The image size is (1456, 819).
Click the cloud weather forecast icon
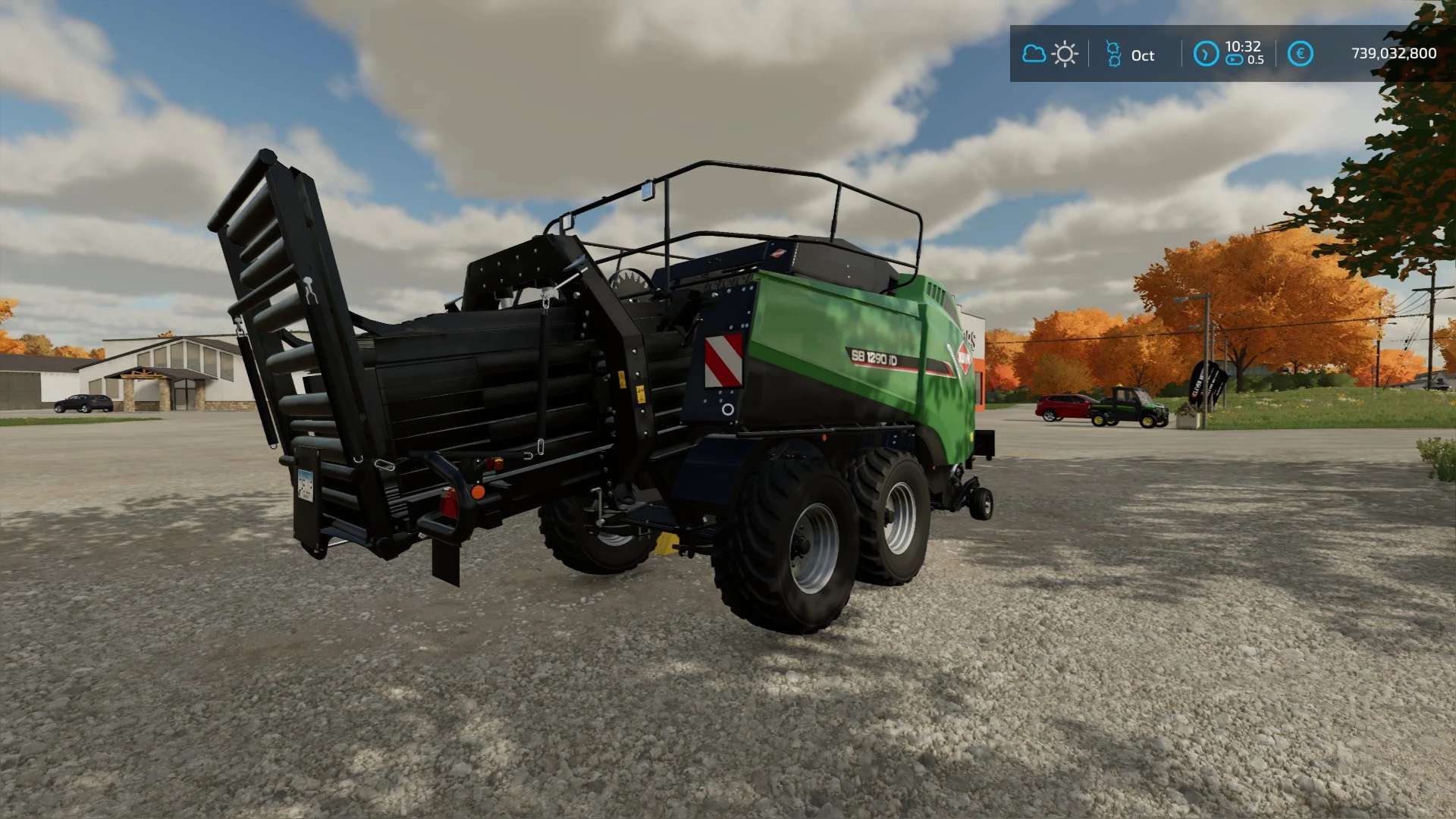click(1034, 54)
